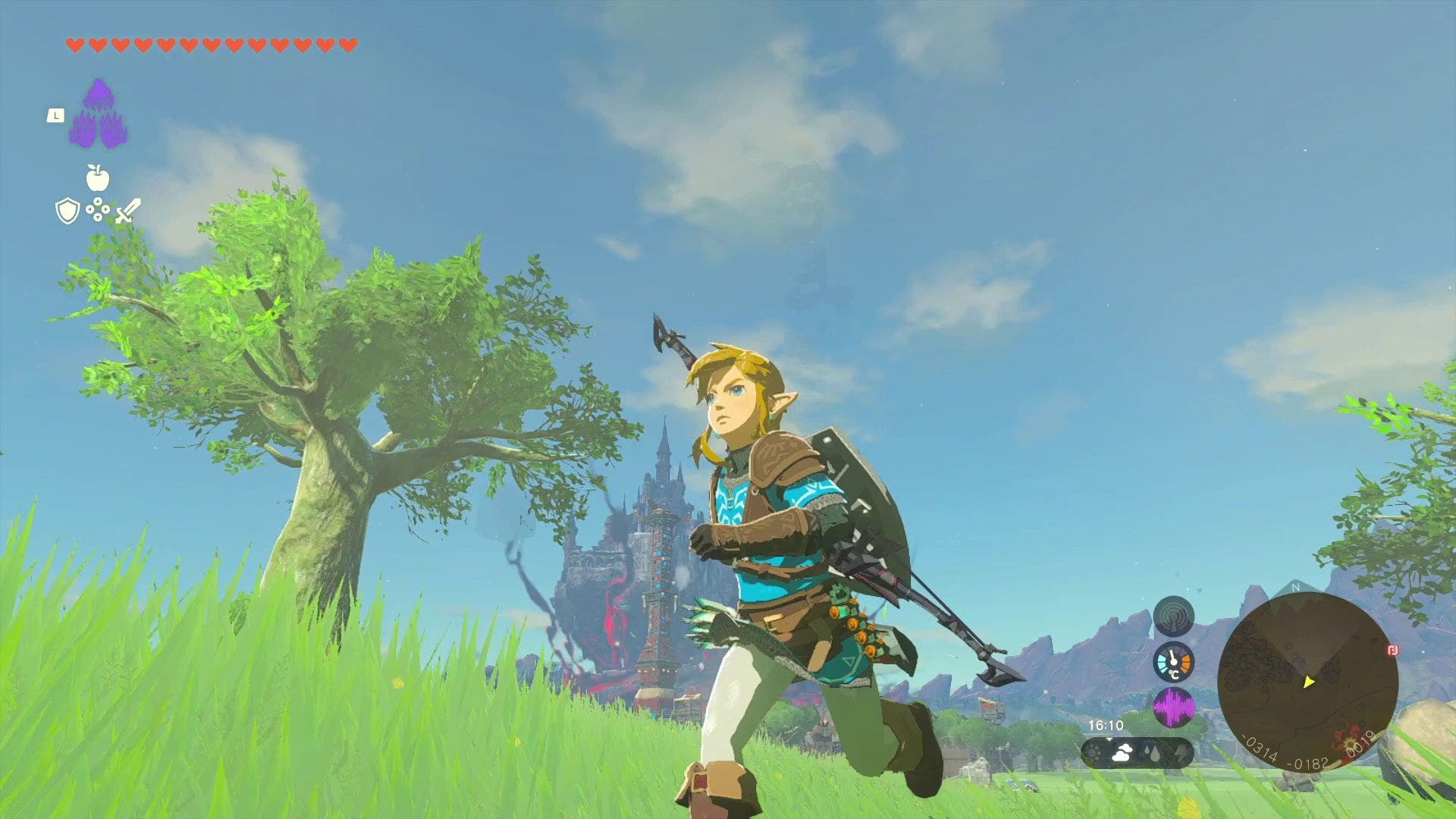Click the red shrine marker on the minimap edge

click(1393, 651)
